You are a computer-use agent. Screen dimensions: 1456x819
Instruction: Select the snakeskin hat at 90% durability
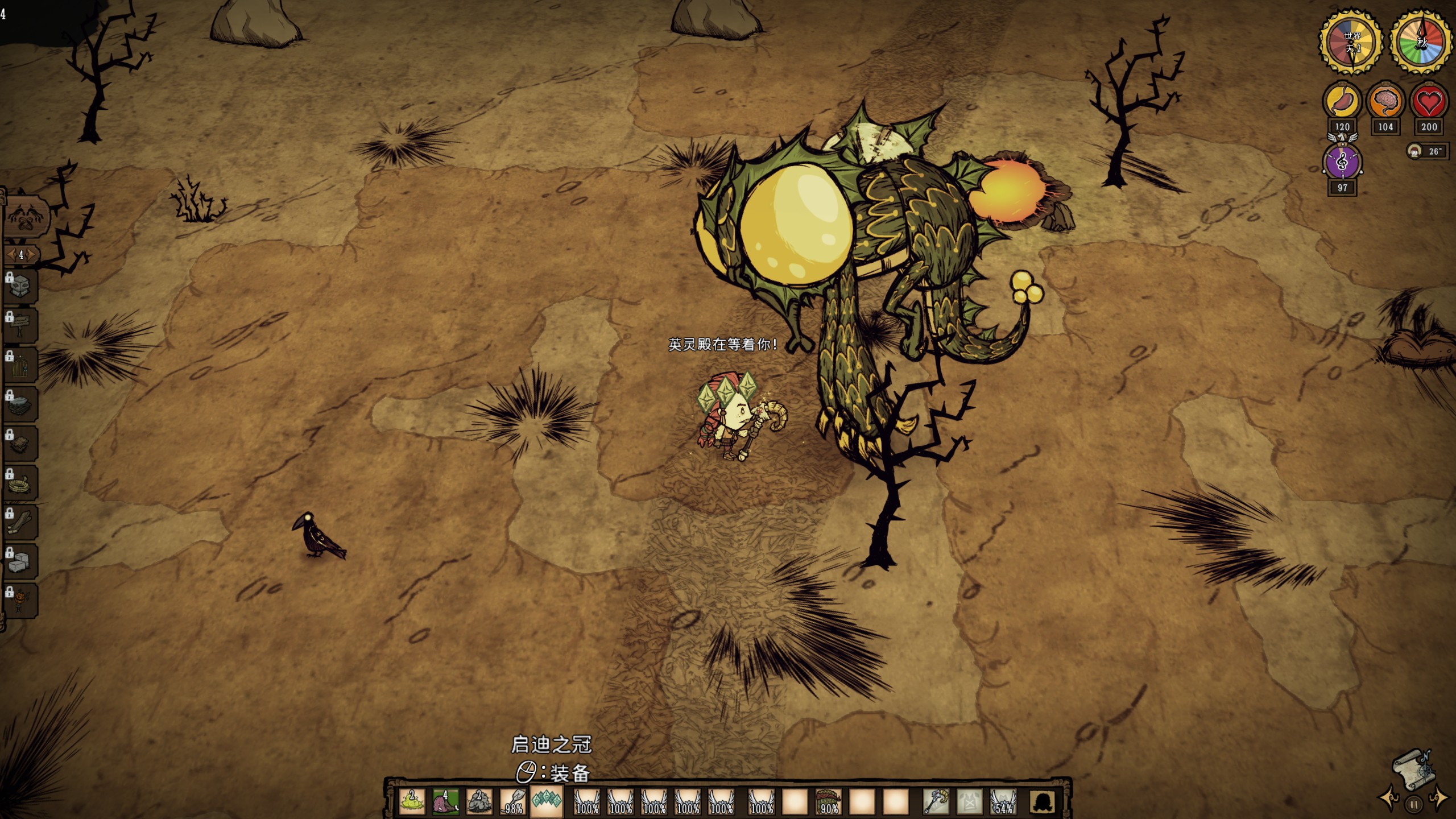(828, 802)
